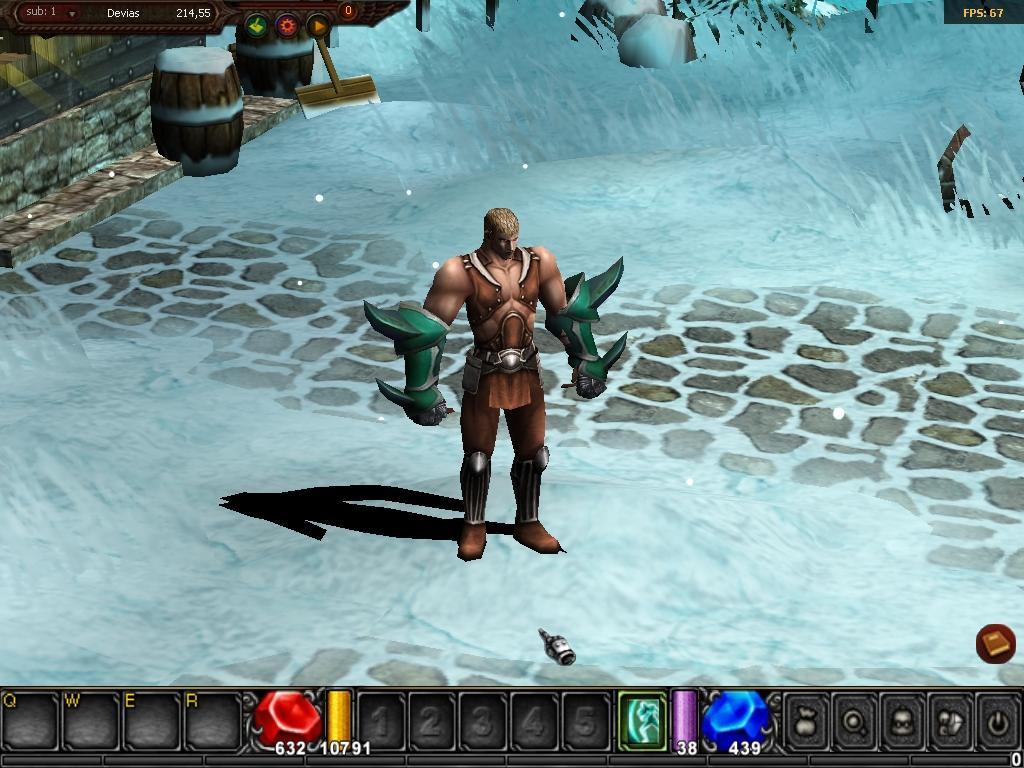1024x768 pixels.
Task: Choose skill slot number 3
Action: [x=483, y=720]
